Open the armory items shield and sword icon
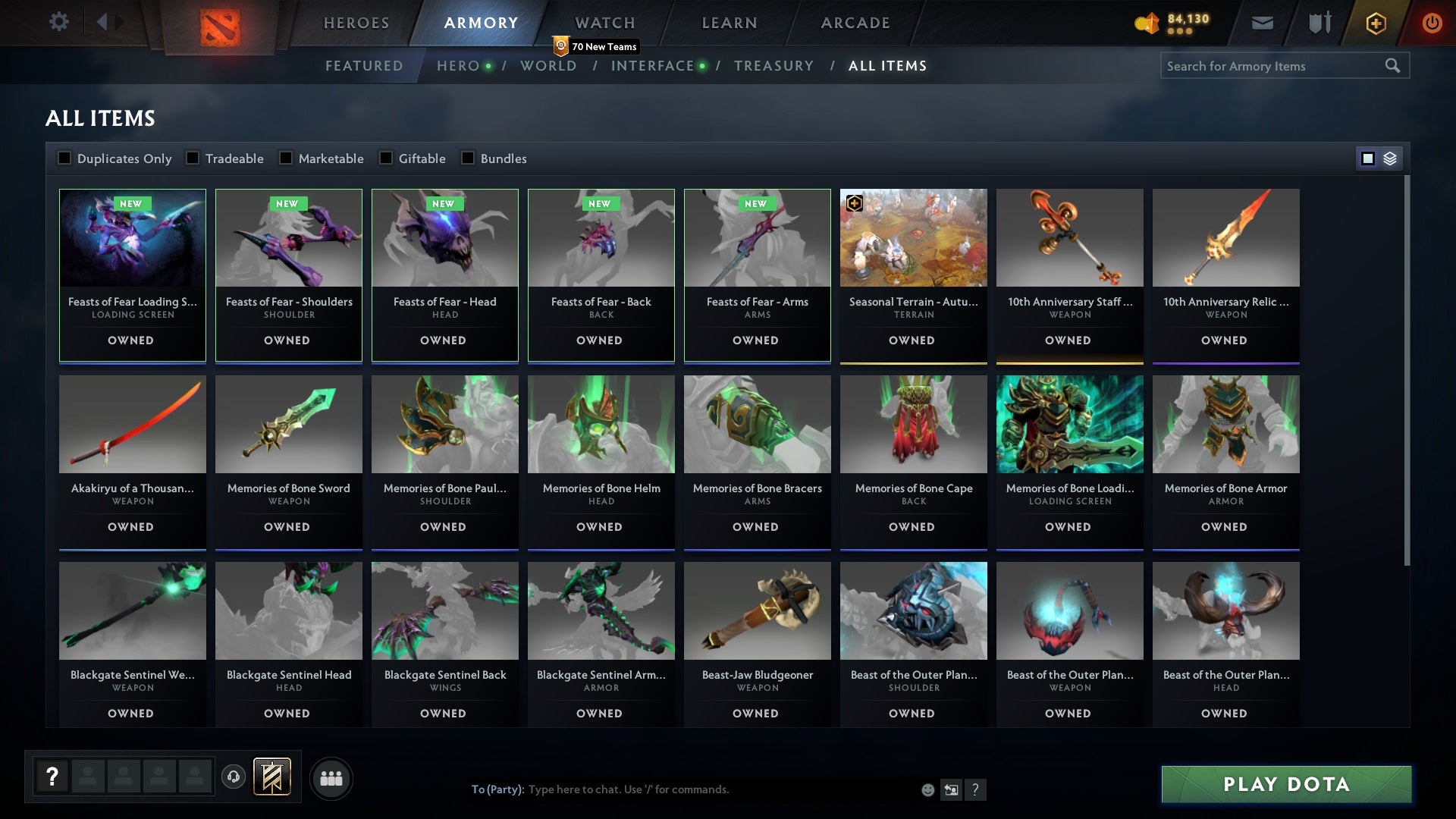Viewport: 1456px width, 819px height. [x=1319, y=23]
